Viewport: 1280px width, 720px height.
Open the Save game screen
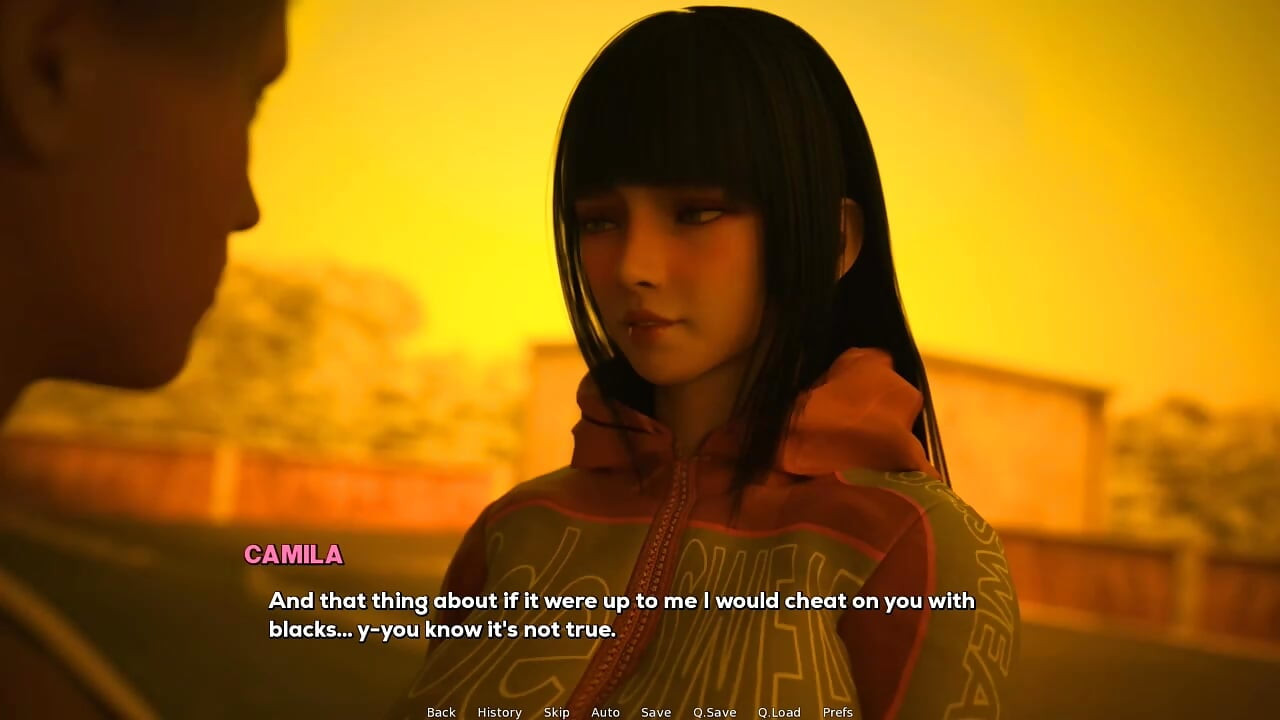(656, 712)
